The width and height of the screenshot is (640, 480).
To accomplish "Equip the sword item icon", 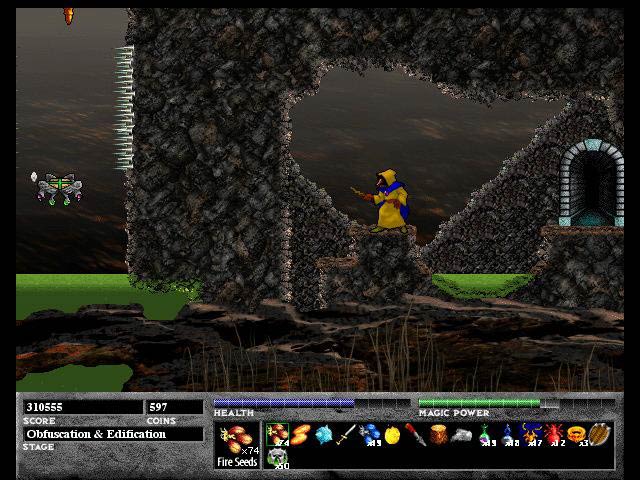I will 346,434.
